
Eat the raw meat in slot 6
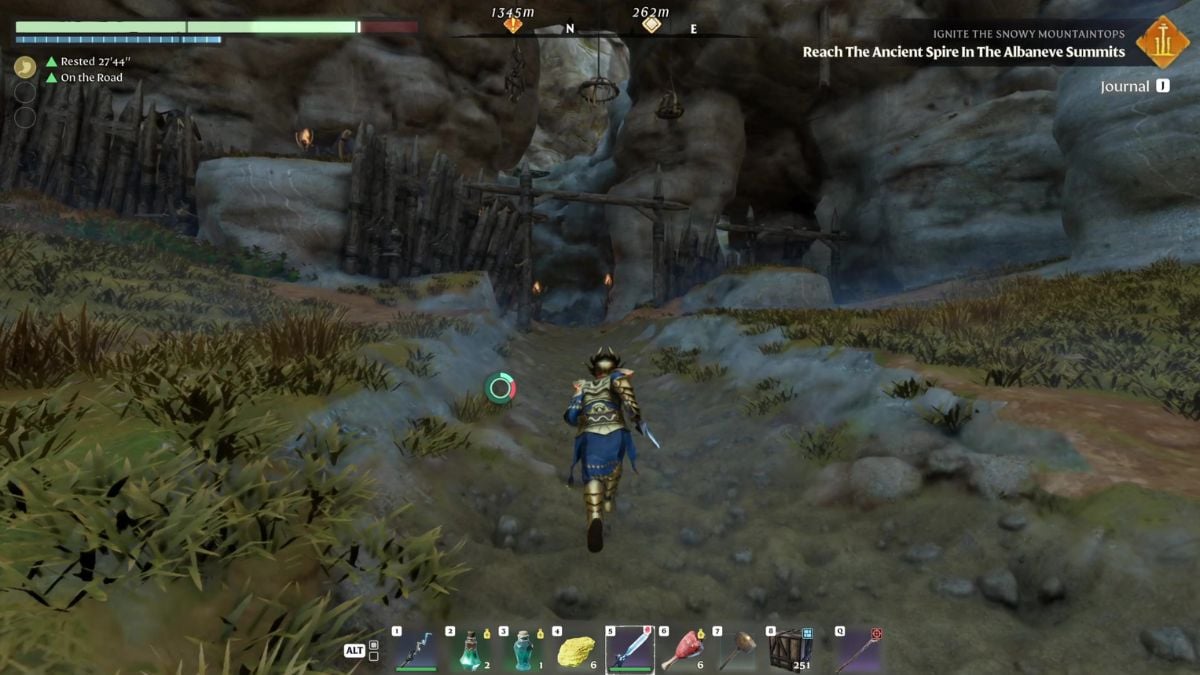pos(684,650)
